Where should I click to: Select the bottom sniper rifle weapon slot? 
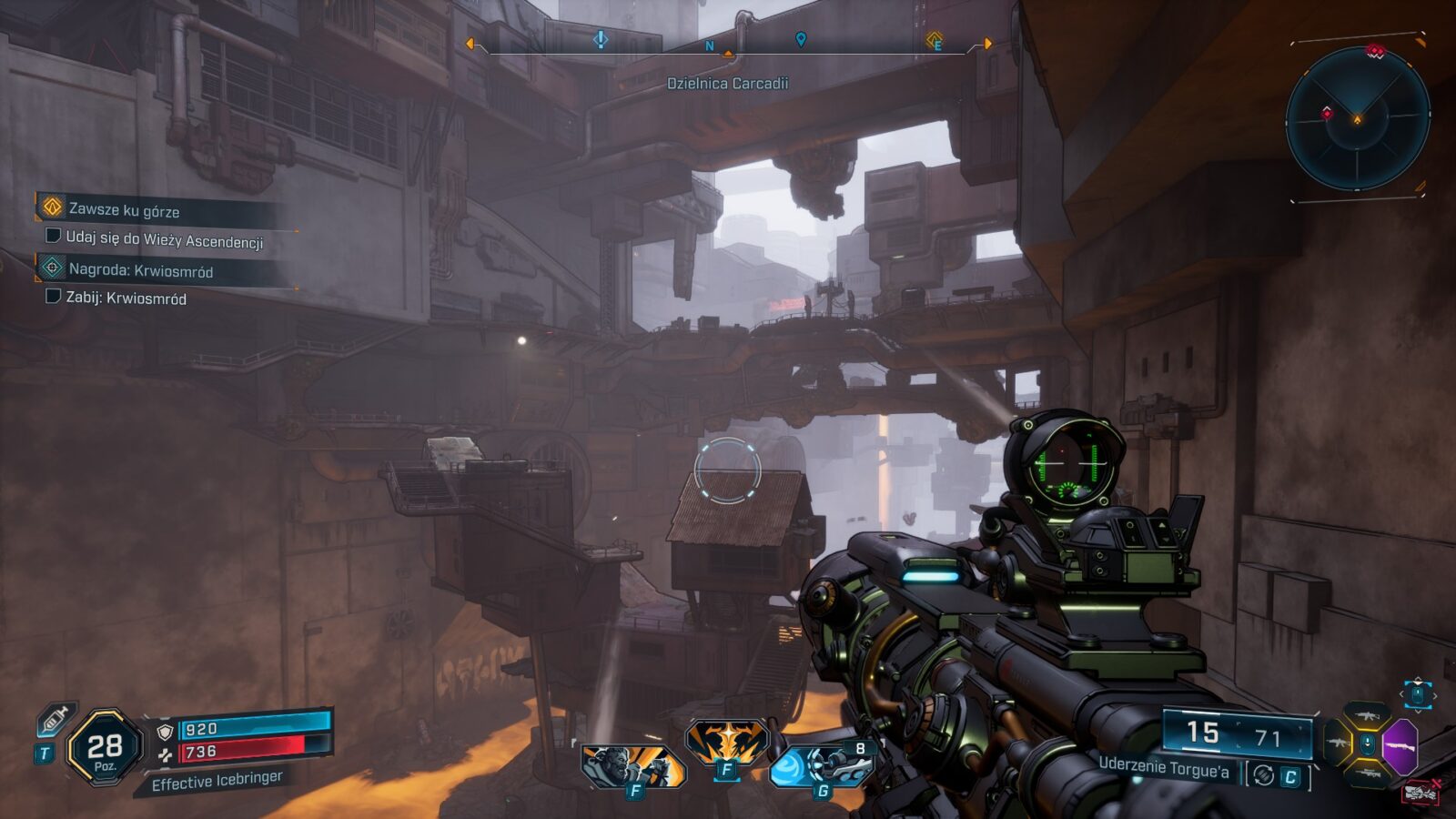[x=1366, y=773]
